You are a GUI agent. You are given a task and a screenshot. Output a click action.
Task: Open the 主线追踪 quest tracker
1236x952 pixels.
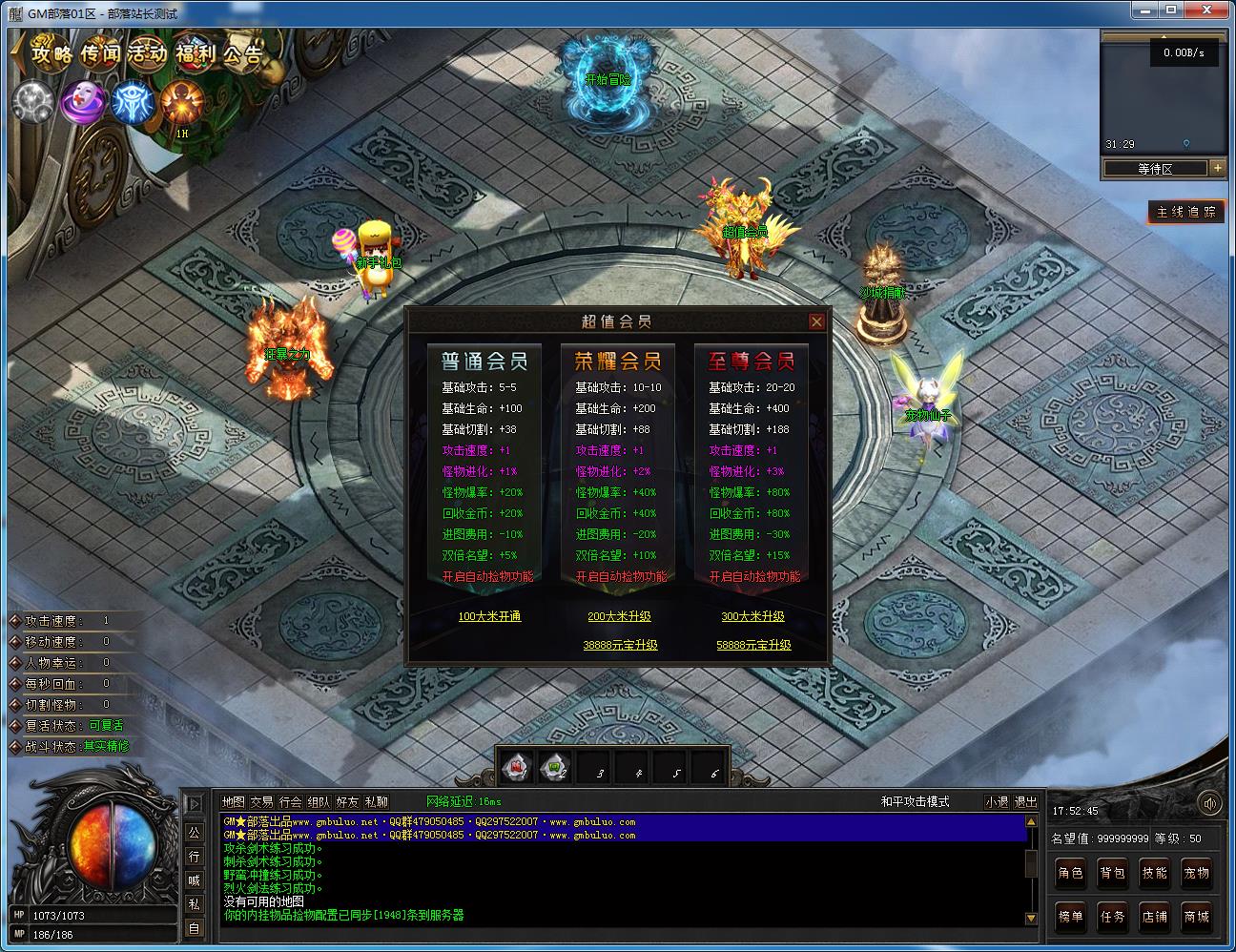coord(1185,212)
